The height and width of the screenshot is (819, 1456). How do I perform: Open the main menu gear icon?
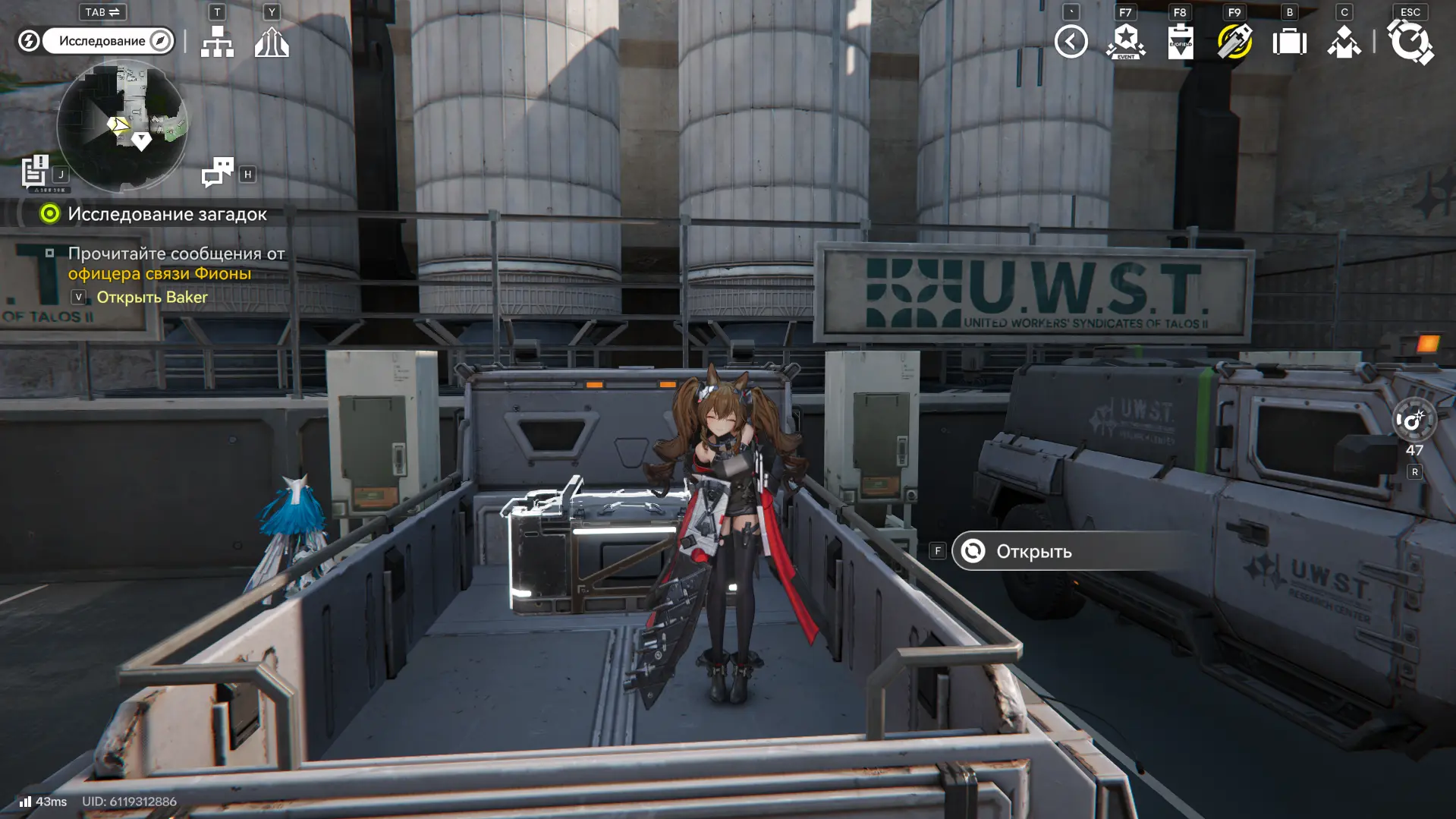tap(1410, 42)
